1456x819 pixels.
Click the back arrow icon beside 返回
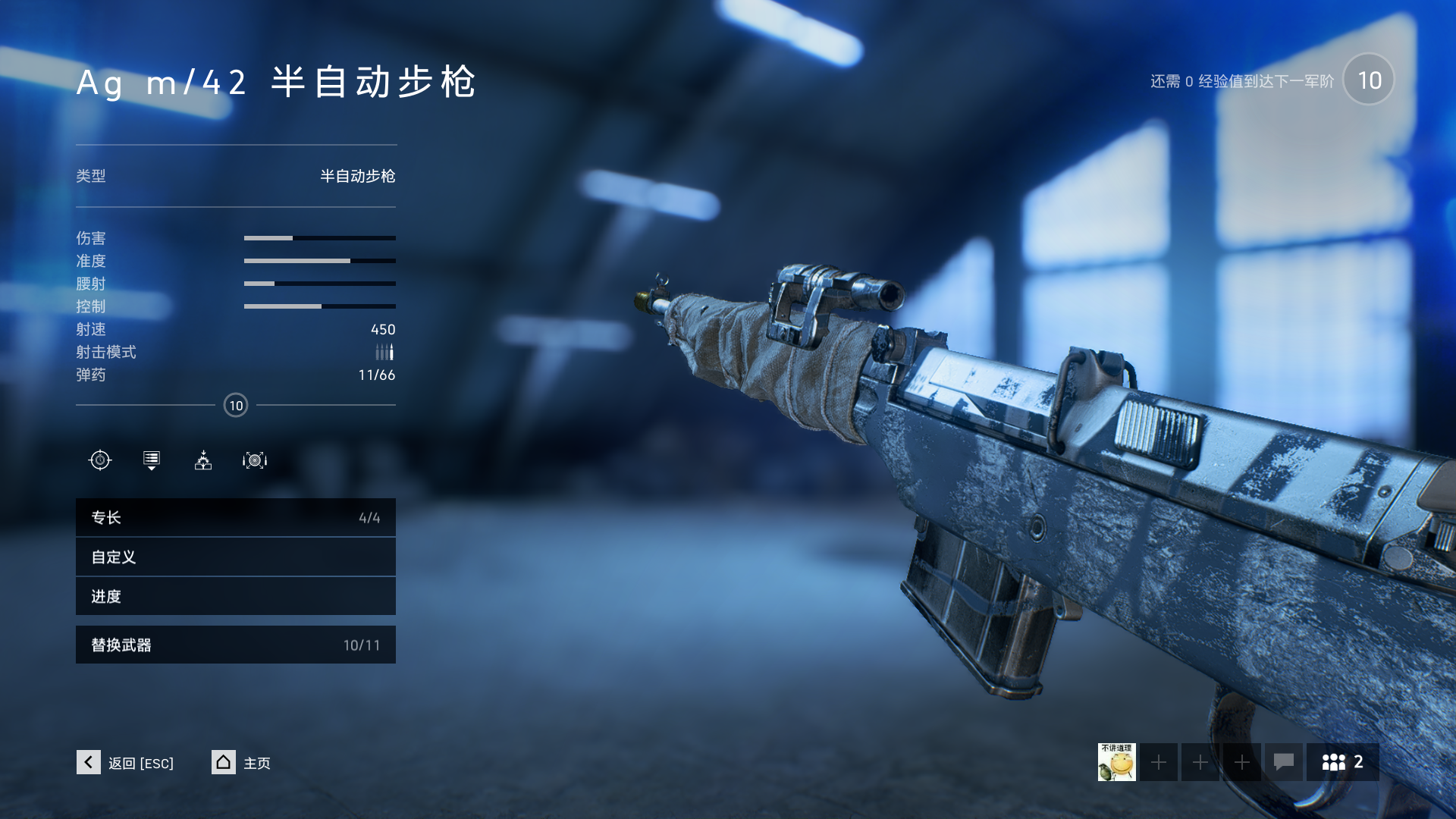click(x=89, y=762)
